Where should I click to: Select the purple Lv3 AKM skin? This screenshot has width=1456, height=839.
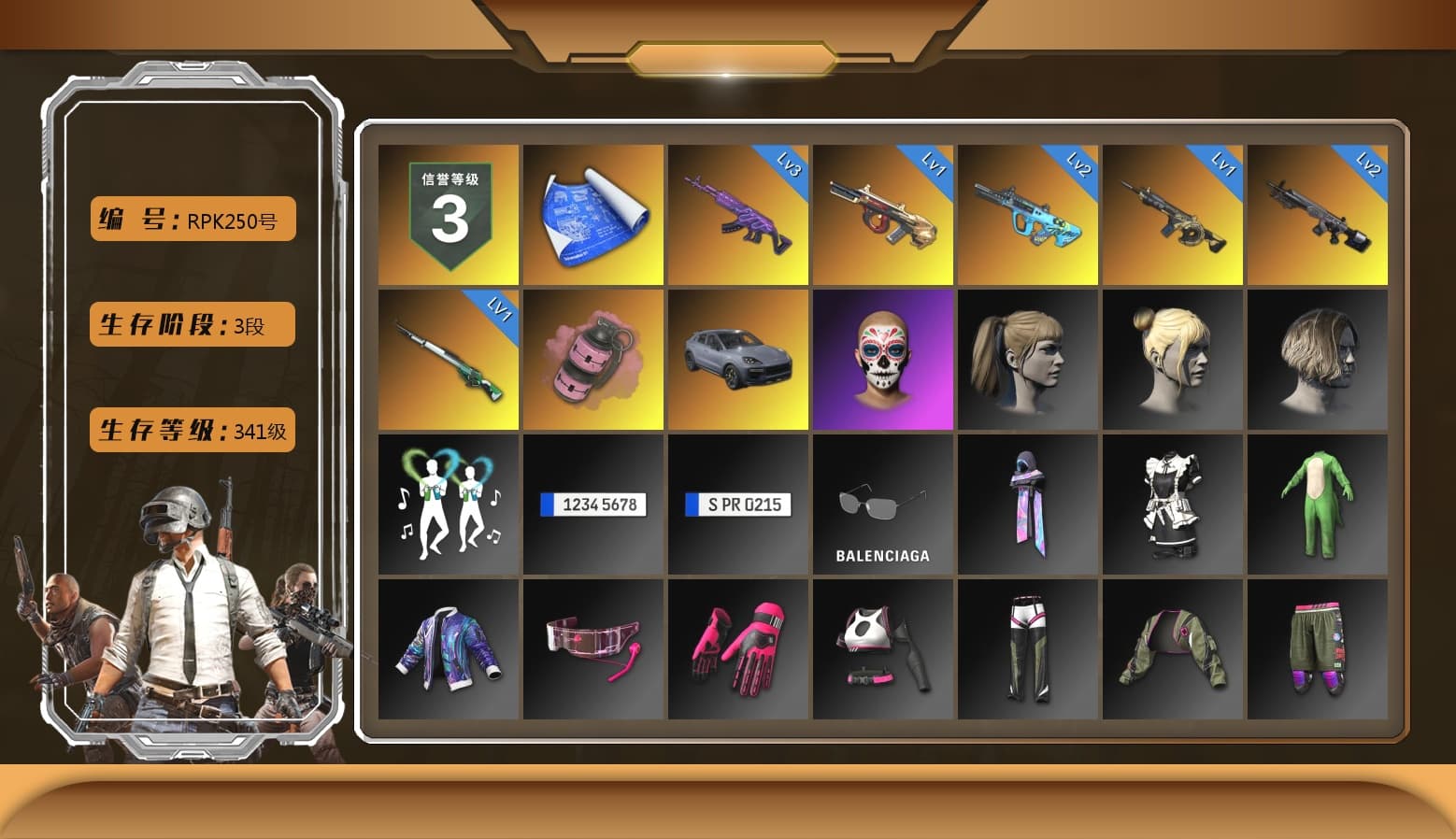point(737,214)
